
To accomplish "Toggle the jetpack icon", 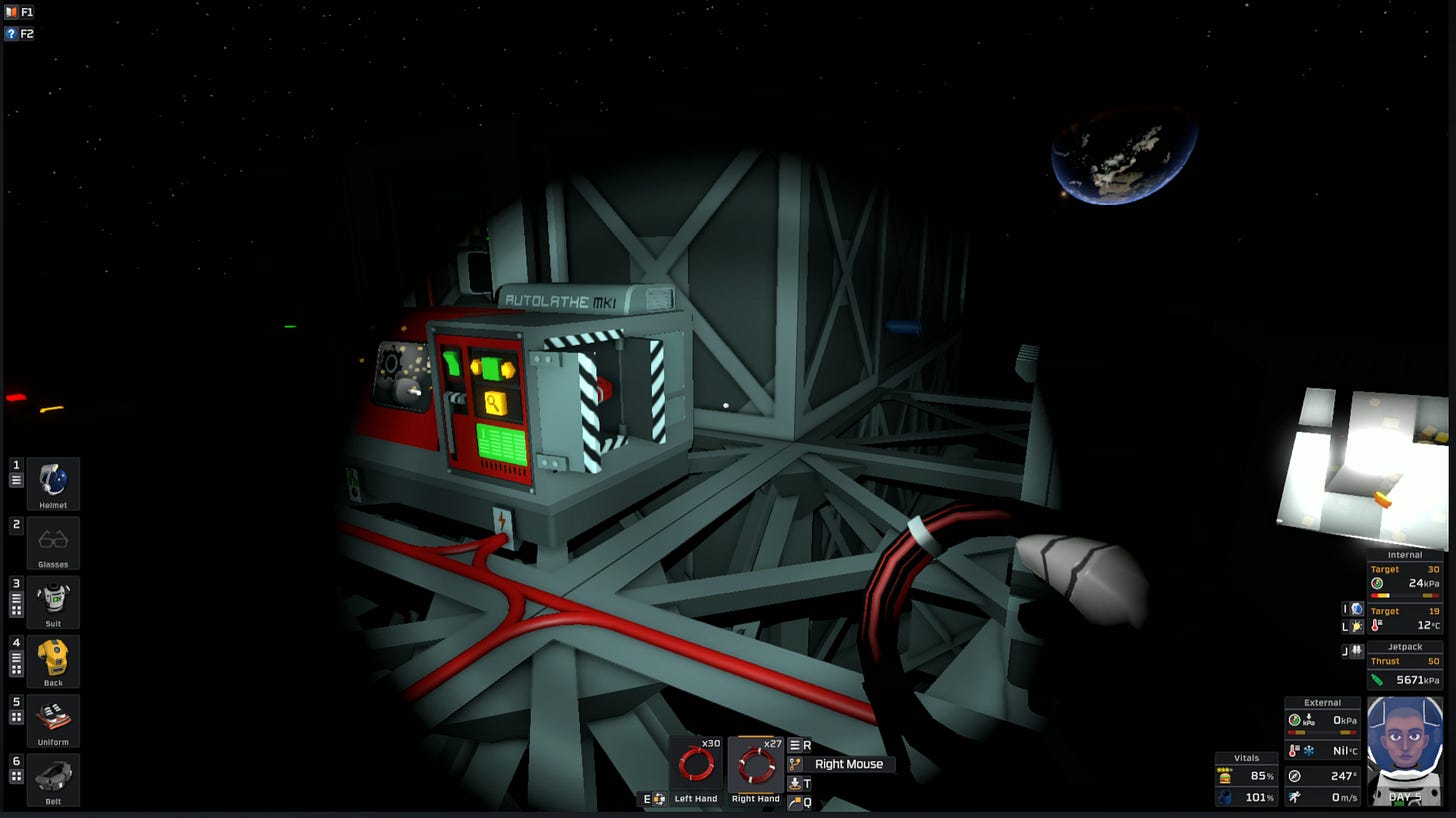I will click(1356, 651).
